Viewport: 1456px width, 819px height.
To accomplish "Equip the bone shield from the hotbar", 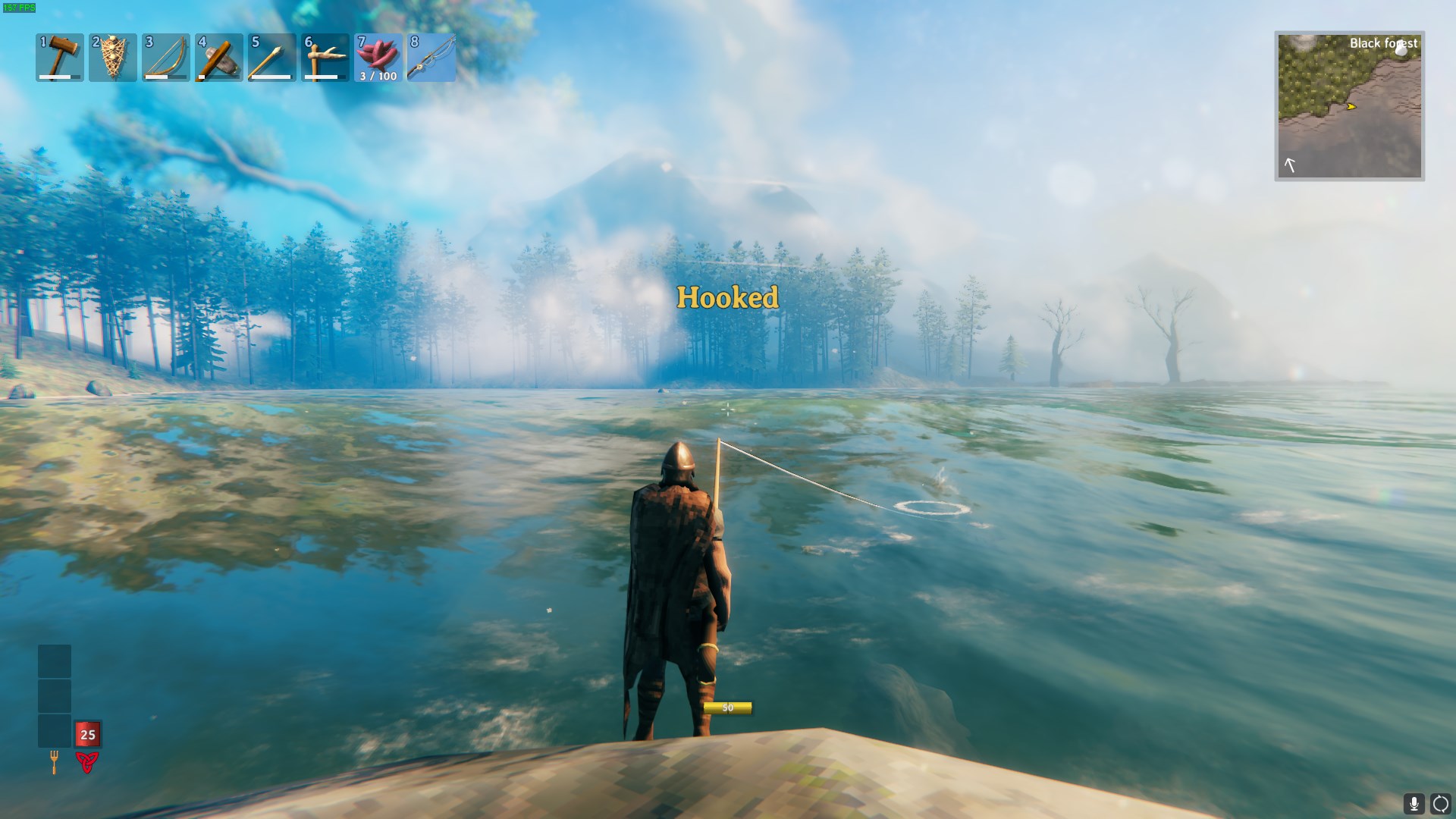I will pos(113,57).
